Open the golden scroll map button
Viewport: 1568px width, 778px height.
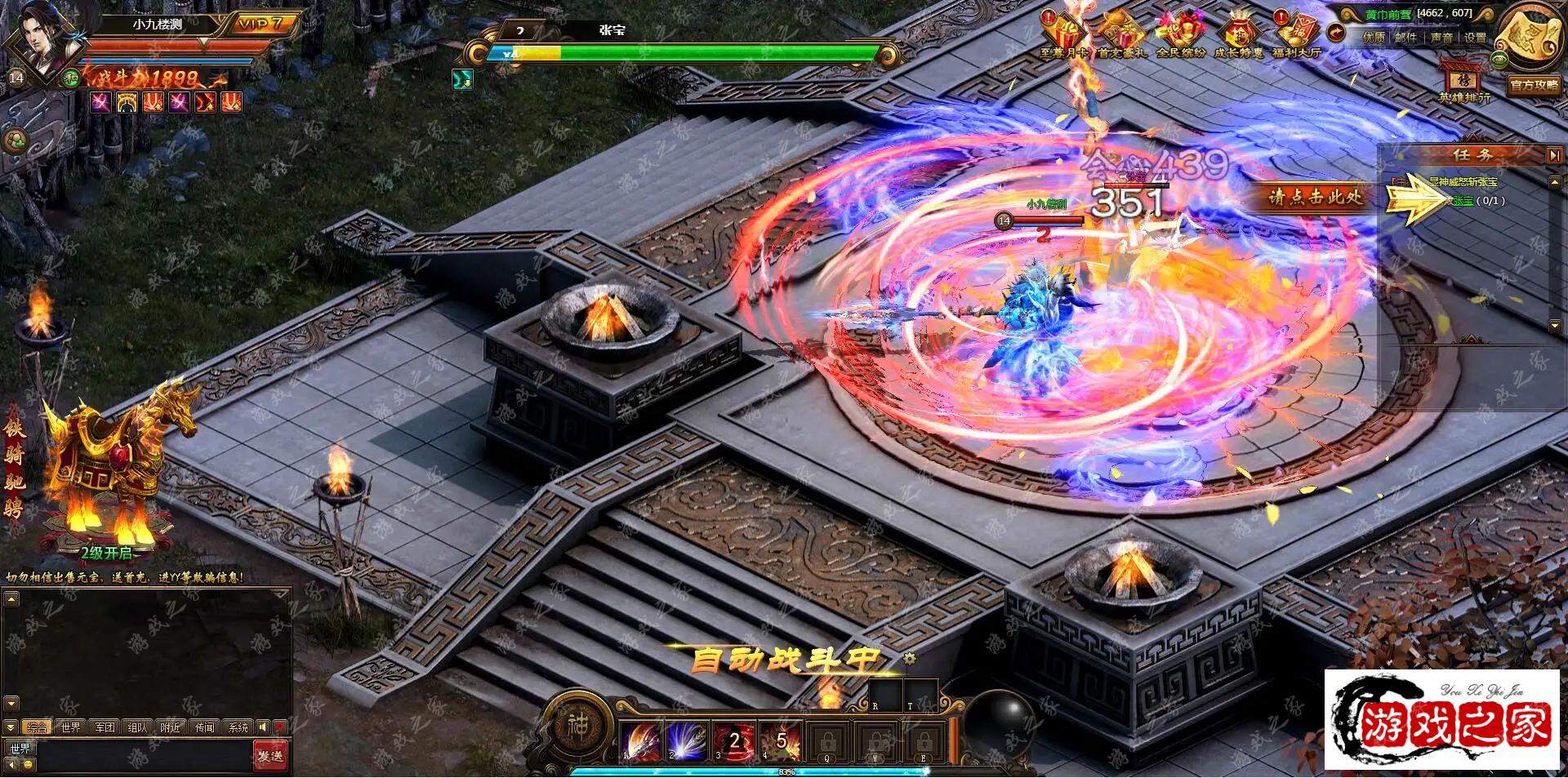coord(1530,37)
